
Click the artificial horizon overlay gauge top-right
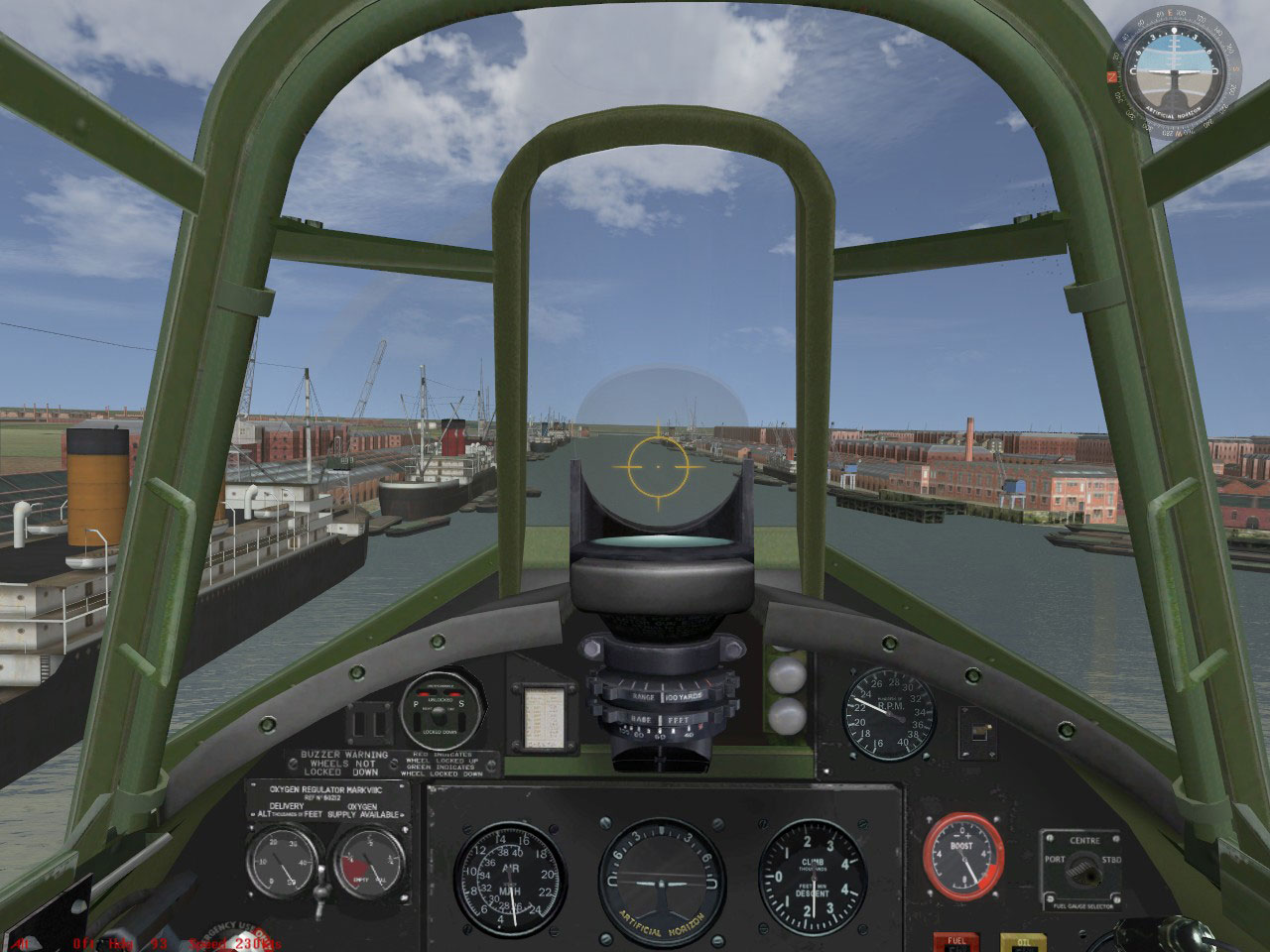pos(1173,69)
